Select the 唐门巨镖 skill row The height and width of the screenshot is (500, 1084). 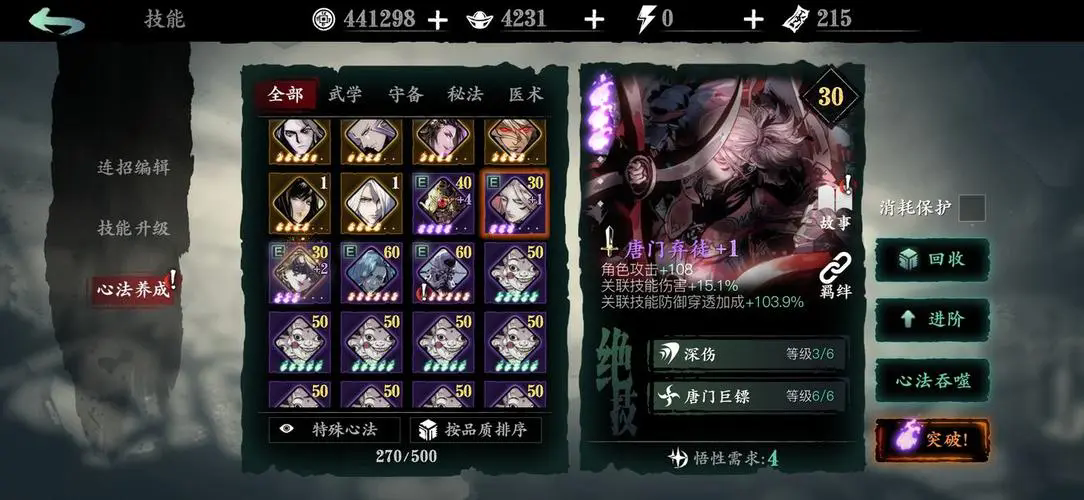(x=748, y=396)
